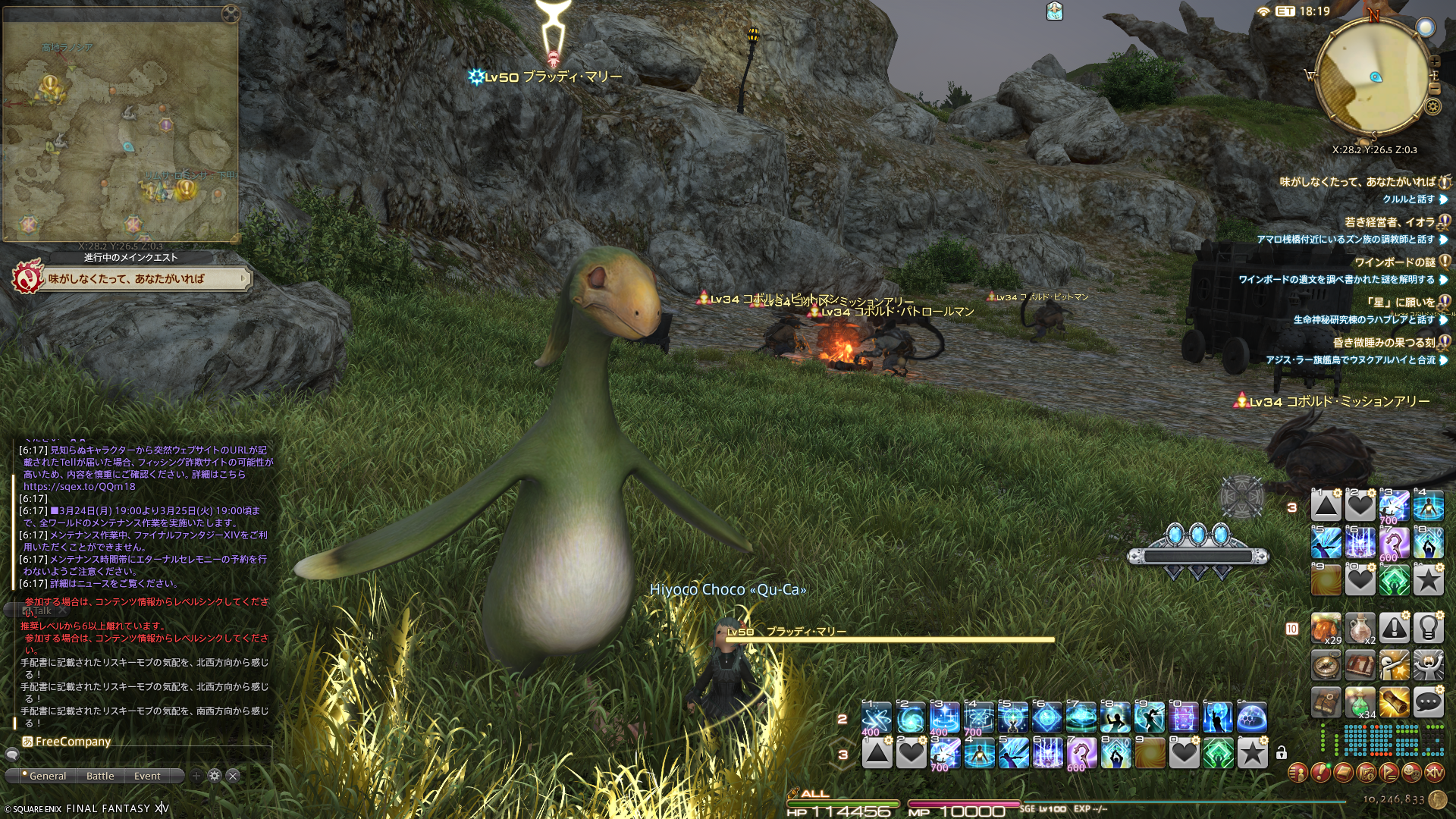Screen dimensions: 1456x819
Task: Click the circular compass minimap
Action: (1373, 78)
